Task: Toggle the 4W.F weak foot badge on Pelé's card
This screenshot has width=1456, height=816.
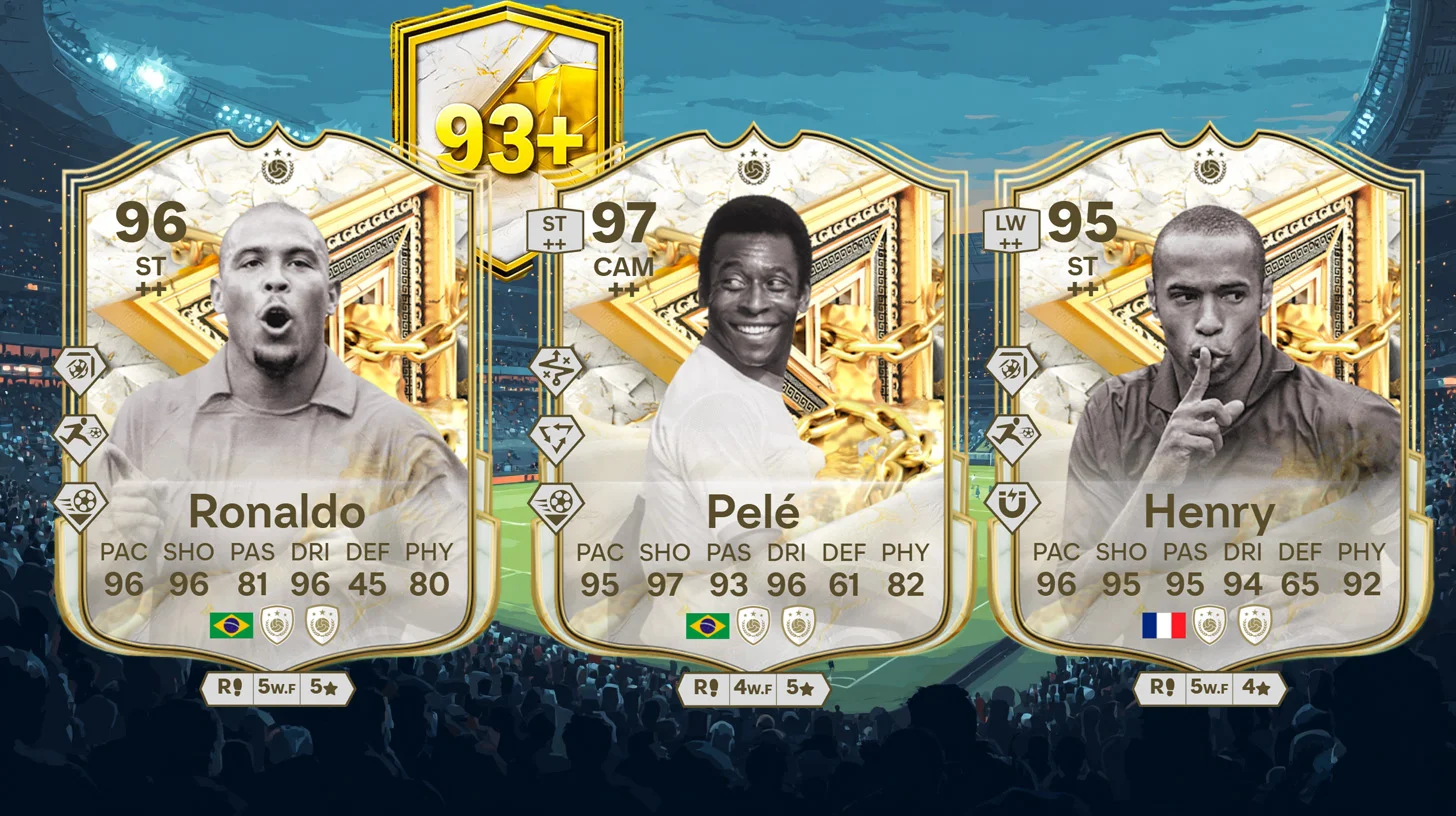Action: tap(753, 688)
